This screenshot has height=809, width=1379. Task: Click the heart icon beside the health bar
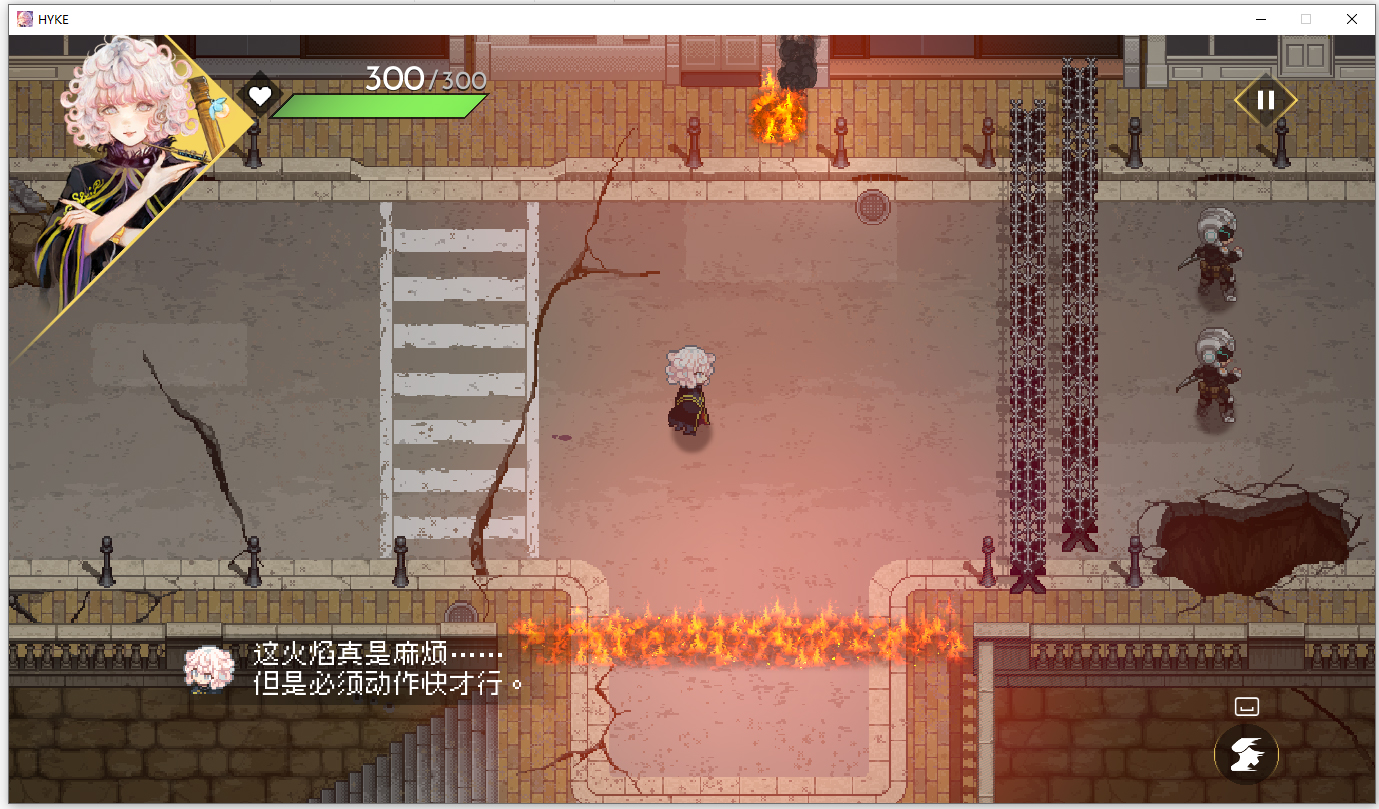pos(260,96)
